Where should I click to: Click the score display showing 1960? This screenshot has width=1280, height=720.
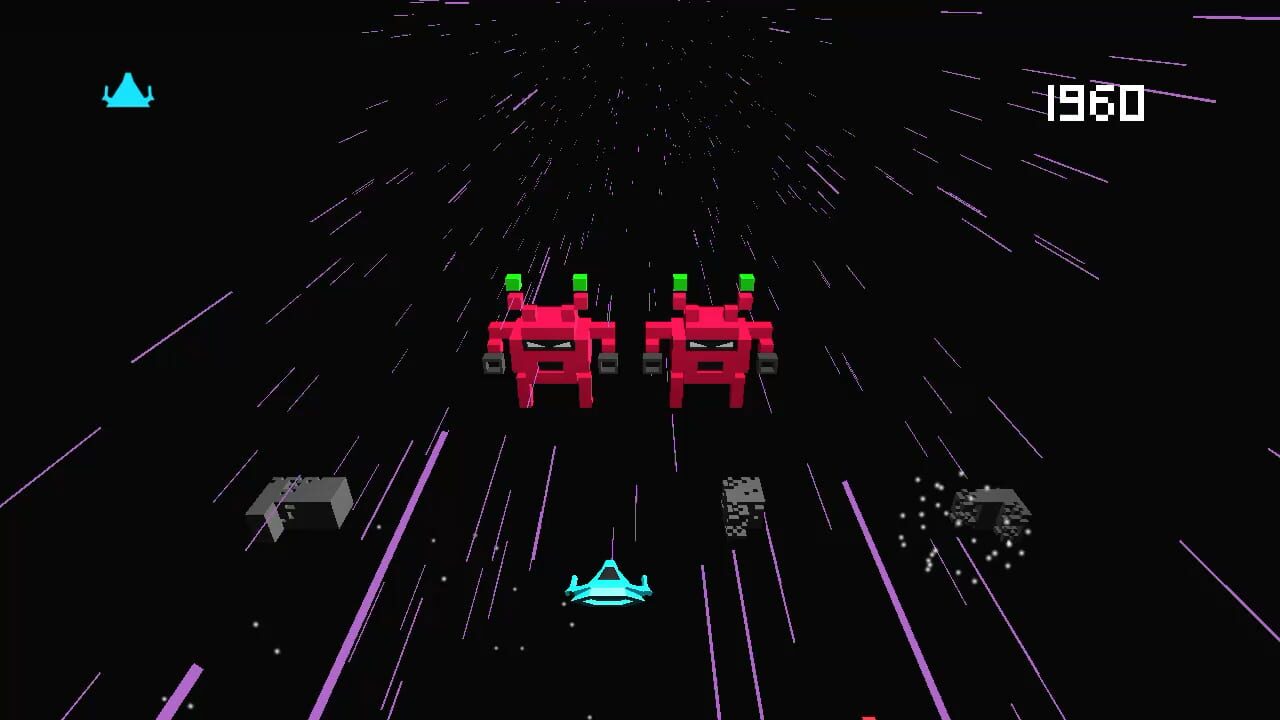(x=1093, y=100)
